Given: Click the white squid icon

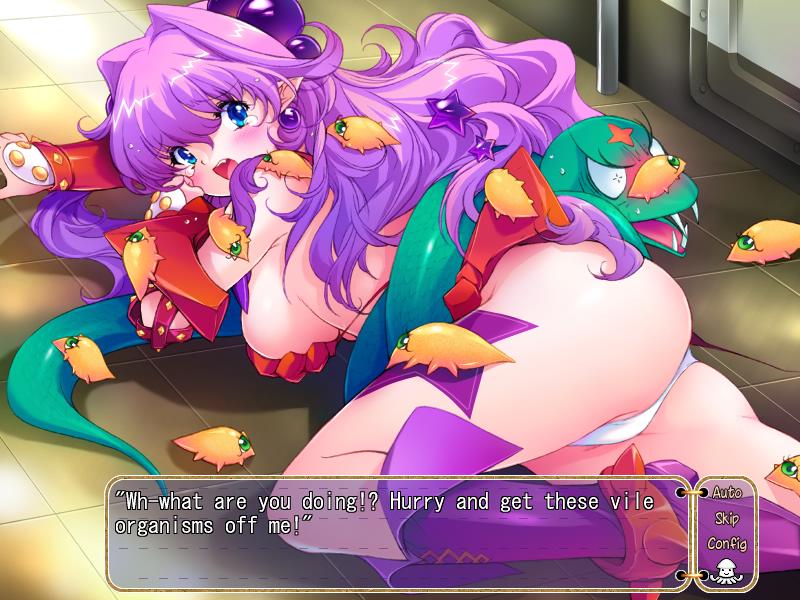Looking at the screenshot, I should (x=726, y=572).
